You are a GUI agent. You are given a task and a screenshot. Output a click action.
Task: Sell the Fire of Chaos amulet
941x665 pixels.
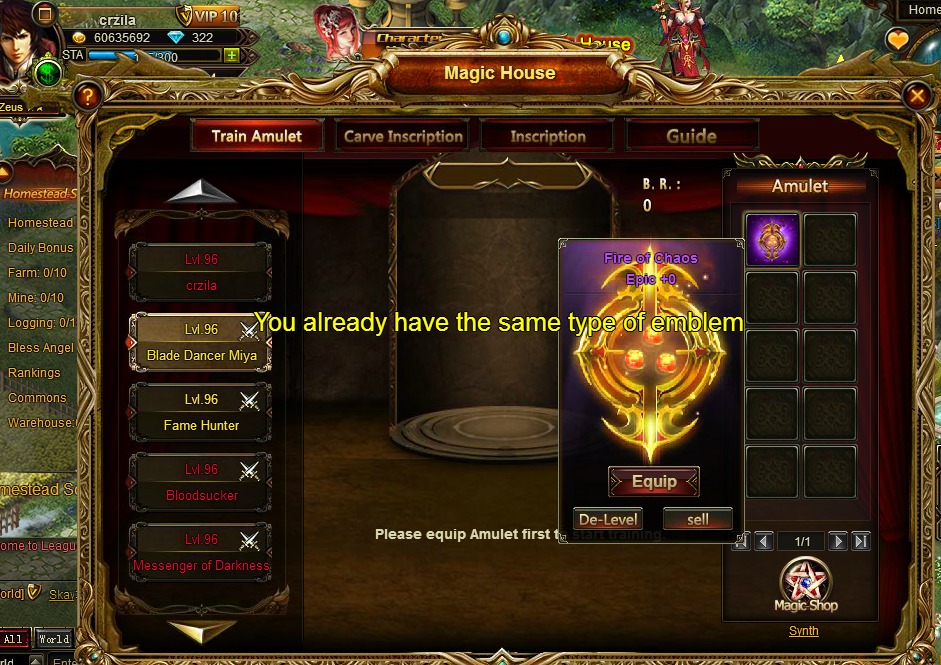[x=698, y=519]
